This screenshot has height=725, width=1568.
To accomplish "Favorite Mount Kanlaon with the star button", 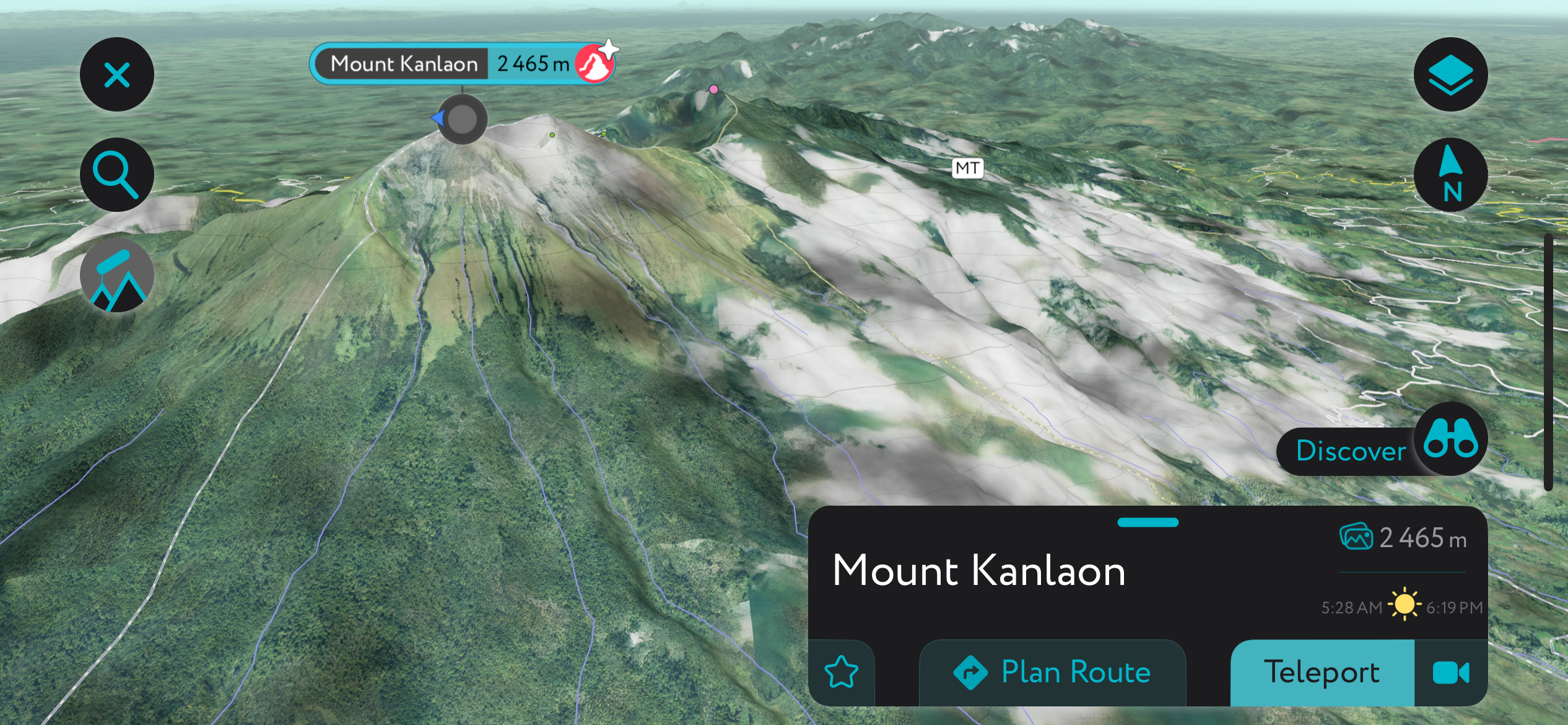I will [842, 672].
